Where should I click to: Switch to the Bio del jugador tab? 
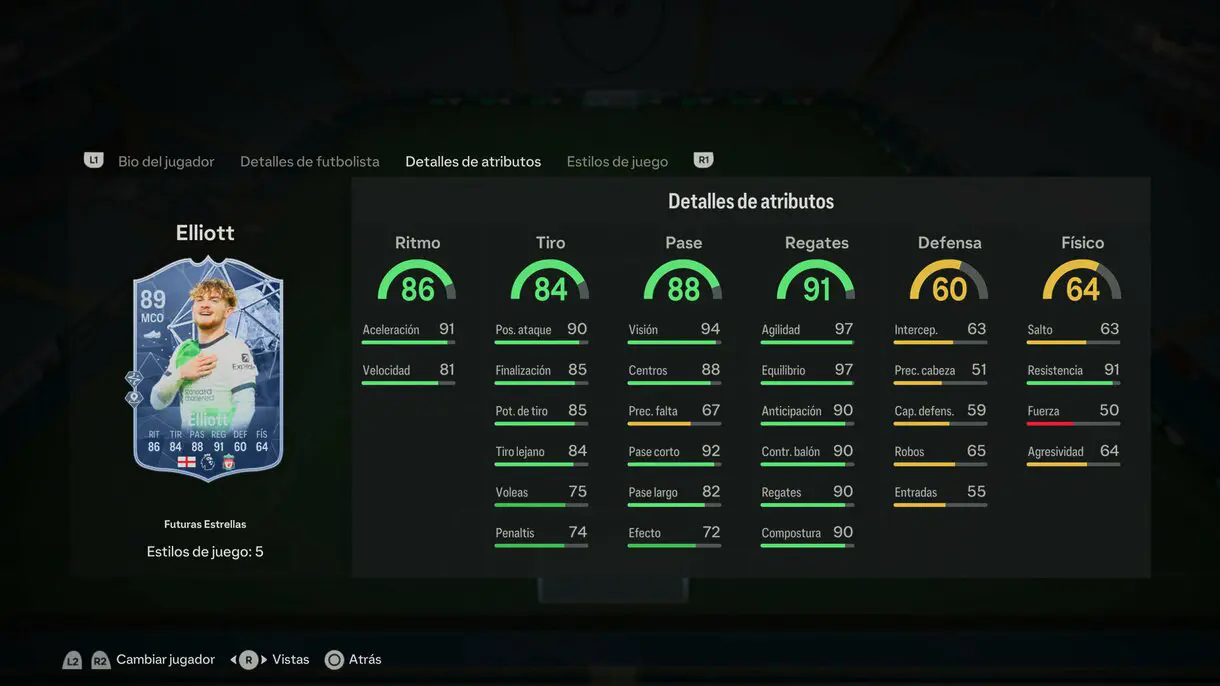pyautogui.click(x=166, y=161)
